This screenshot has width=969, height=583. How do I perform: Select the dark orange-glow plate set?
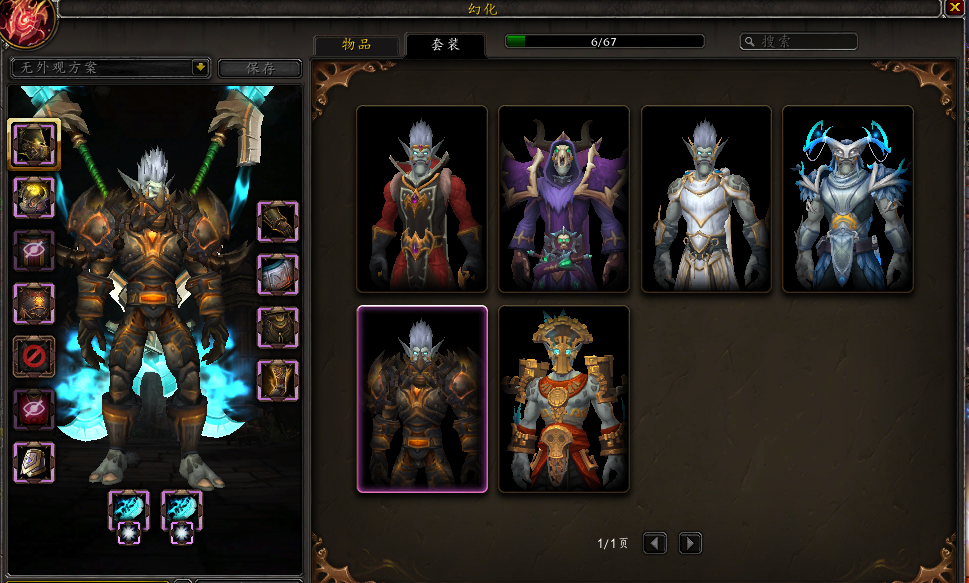tap(422, 399)
